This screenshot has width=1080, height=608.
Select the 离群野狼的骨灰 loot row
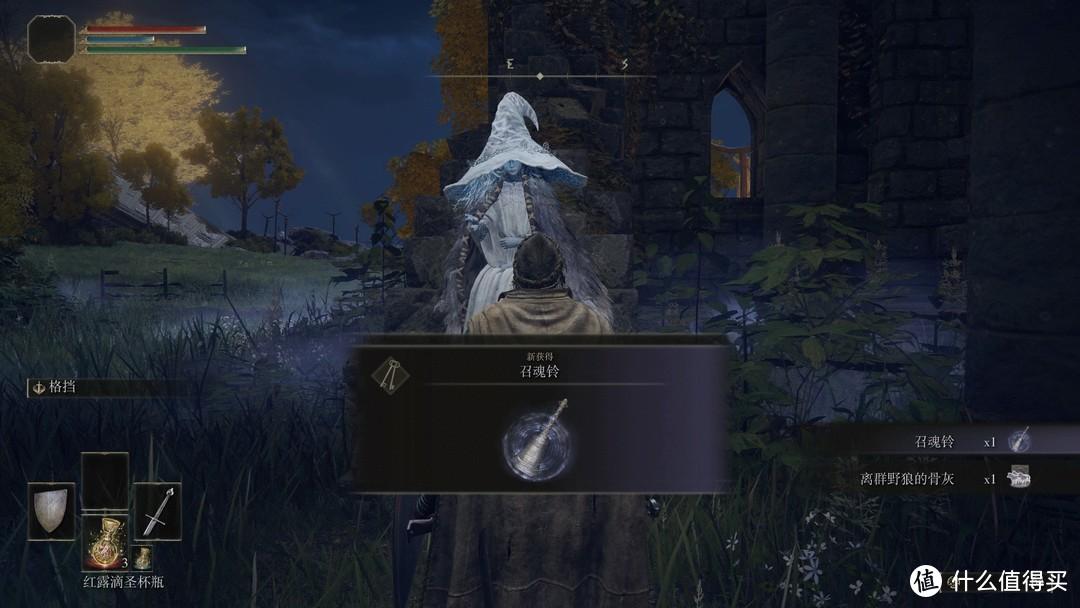(x=940, y=478)
